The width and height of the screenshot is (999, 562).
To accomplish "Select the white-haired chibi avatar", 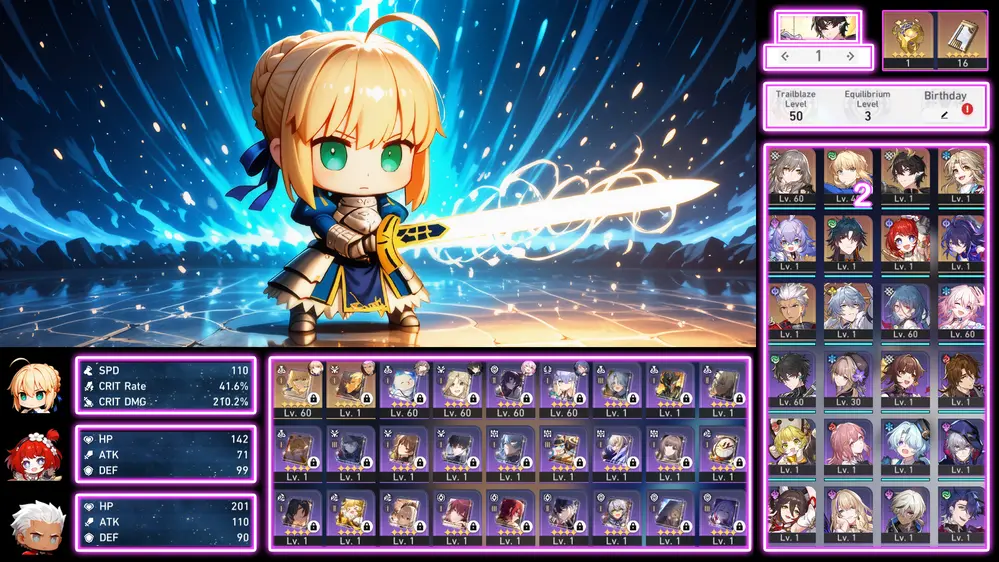I will 35,524.
